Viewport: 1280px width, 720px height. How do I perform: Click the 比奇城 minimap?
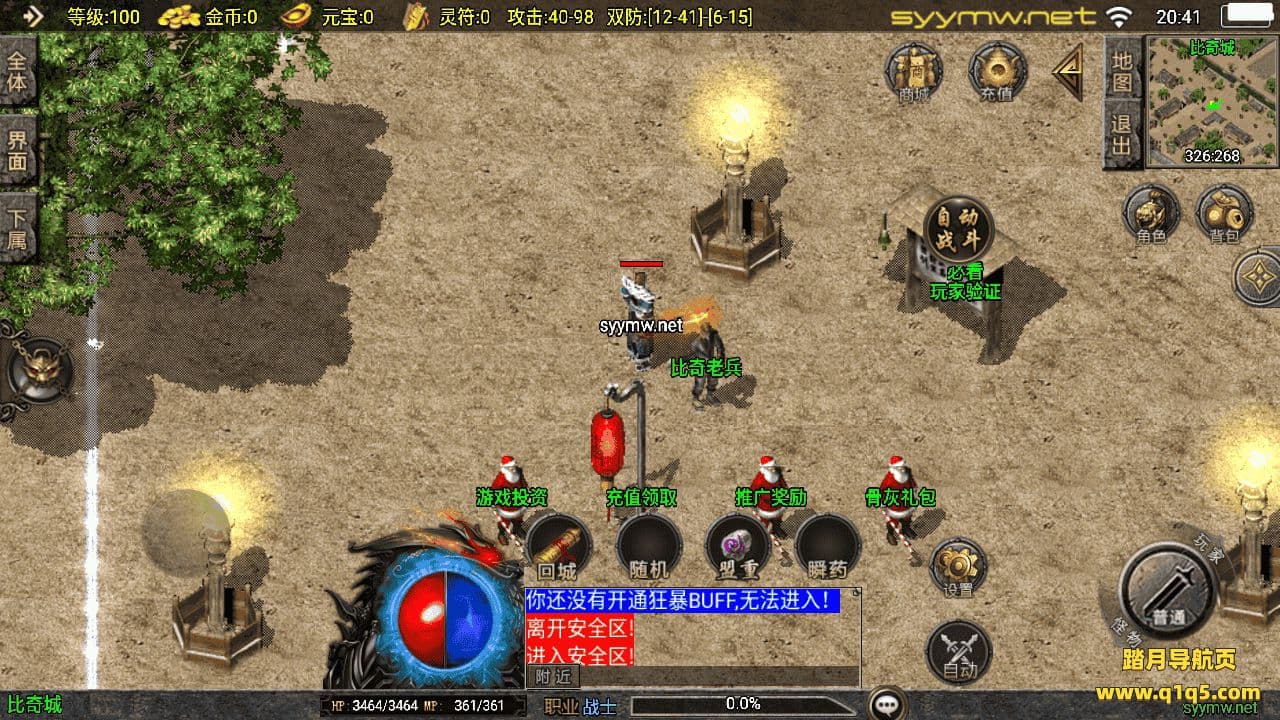click(x=1212, y=100)
